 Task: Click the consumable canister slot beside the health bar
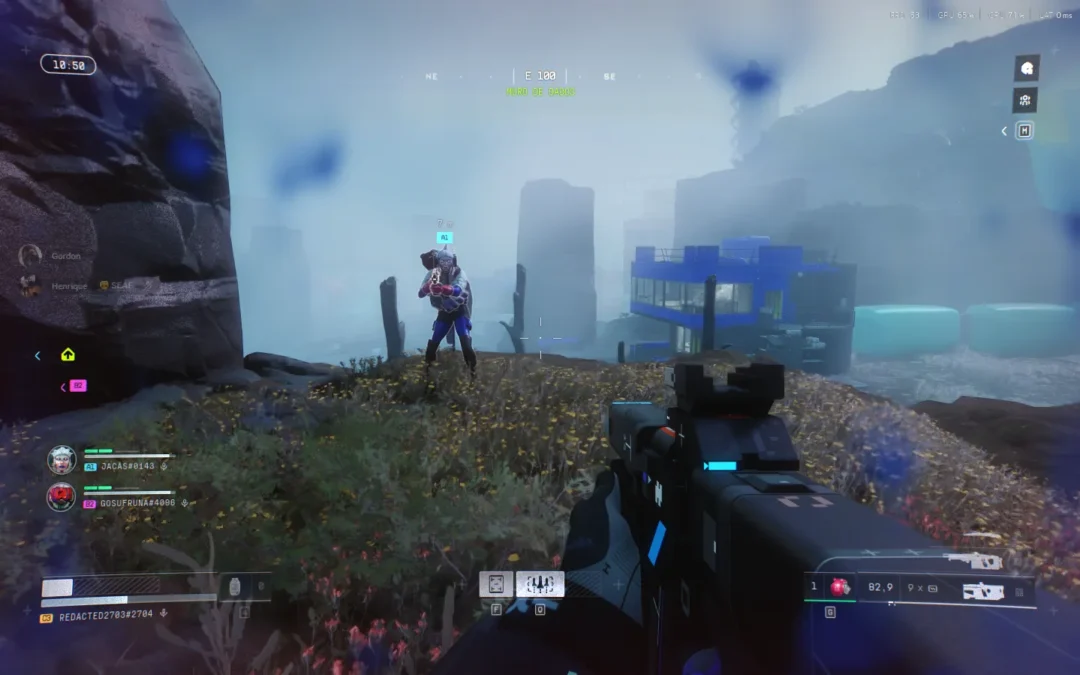click(x=235, y=587)
